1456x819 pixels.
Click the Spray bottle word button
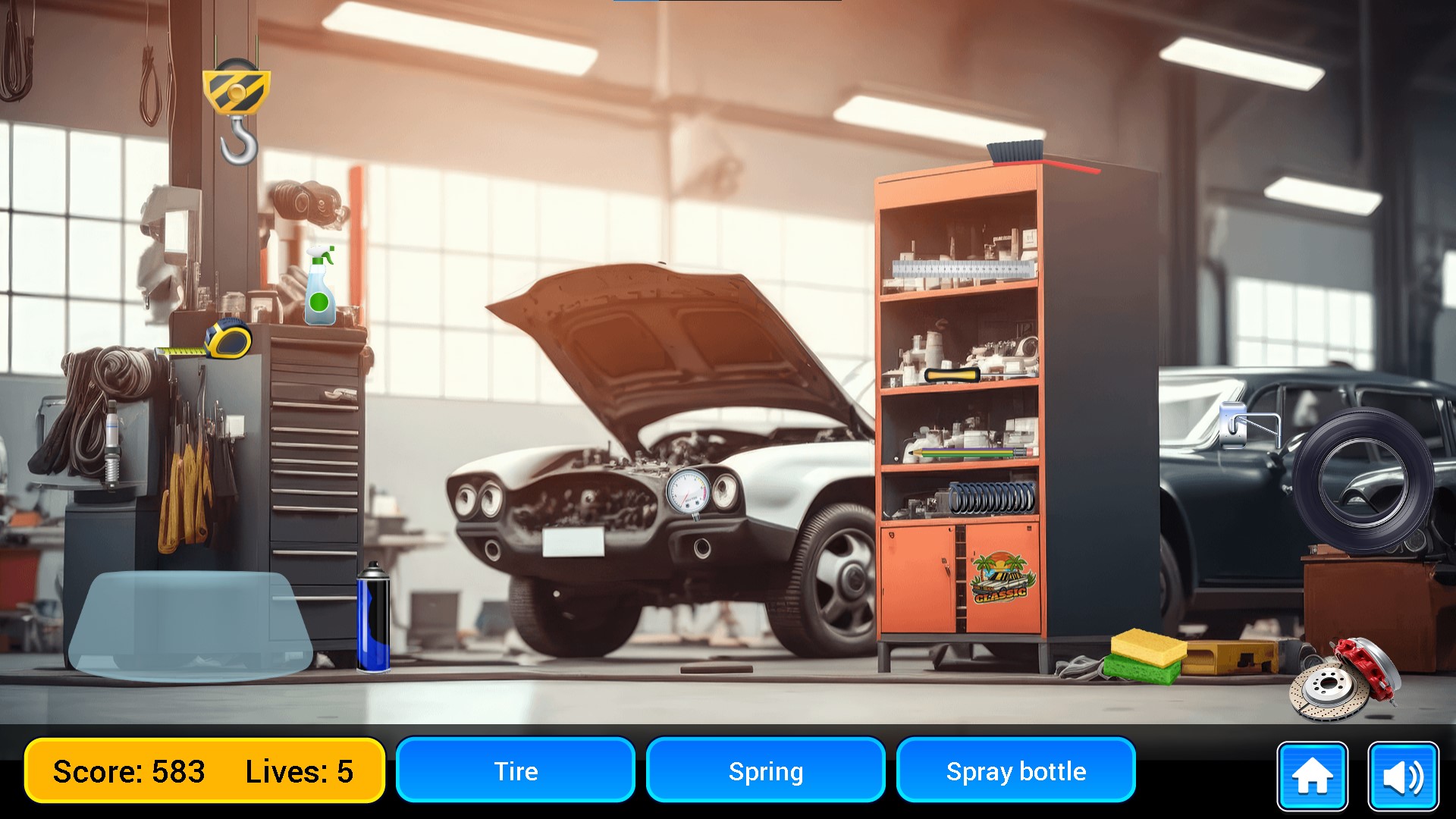click(x=1016, y=771)
